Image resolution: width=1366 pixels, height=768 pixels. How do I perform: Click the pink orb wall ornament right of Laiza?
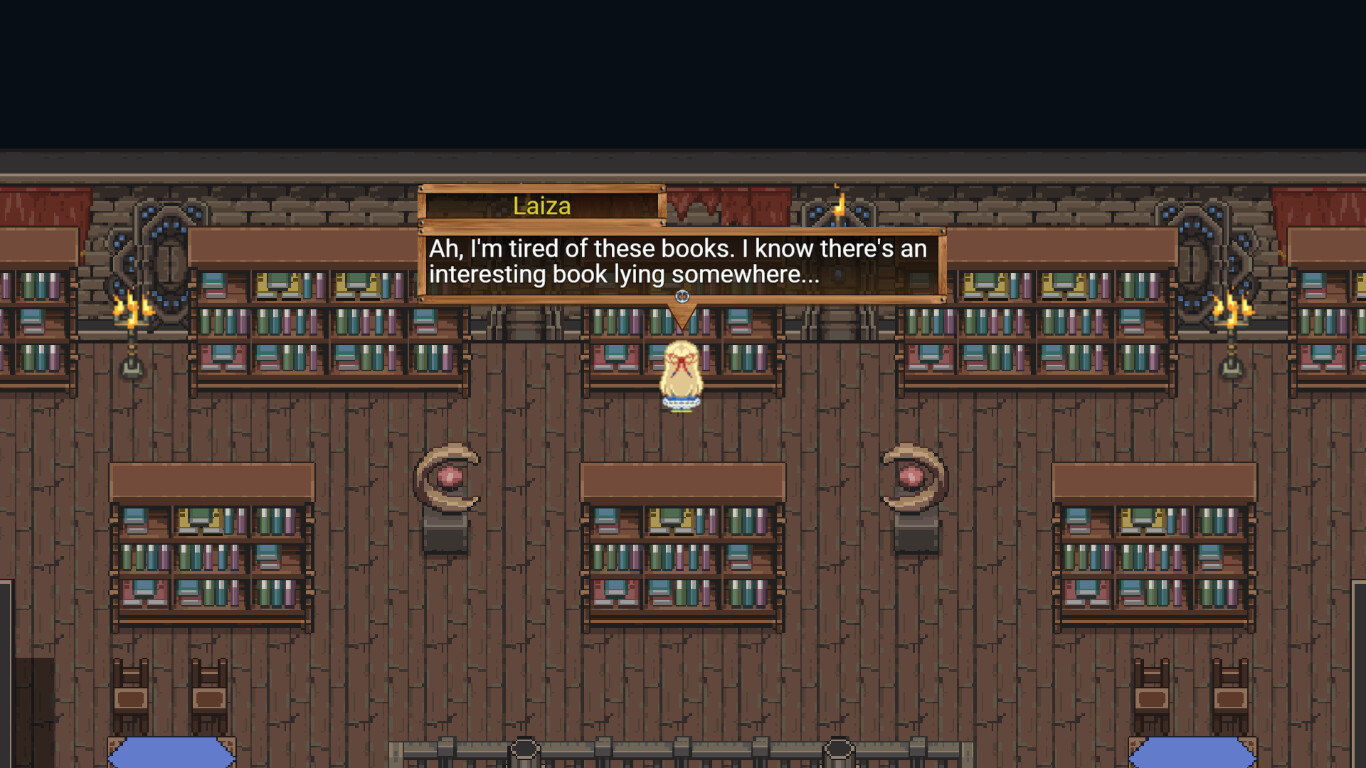pyautogui.click(x=911, y=475)
